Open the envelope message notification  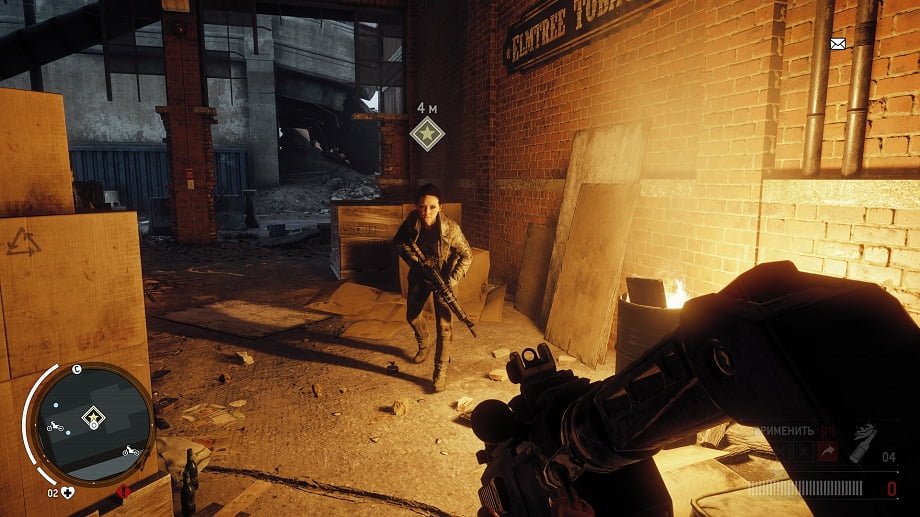(837, 43)
